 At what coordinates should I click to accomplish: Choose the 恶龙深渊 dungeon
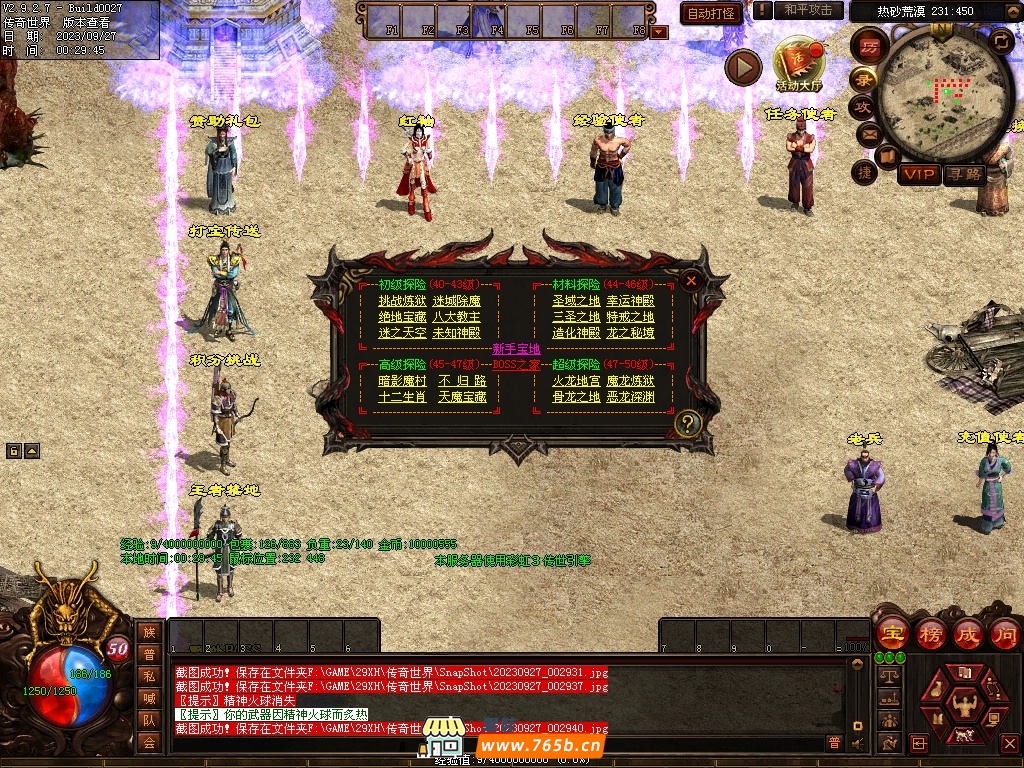630,397
